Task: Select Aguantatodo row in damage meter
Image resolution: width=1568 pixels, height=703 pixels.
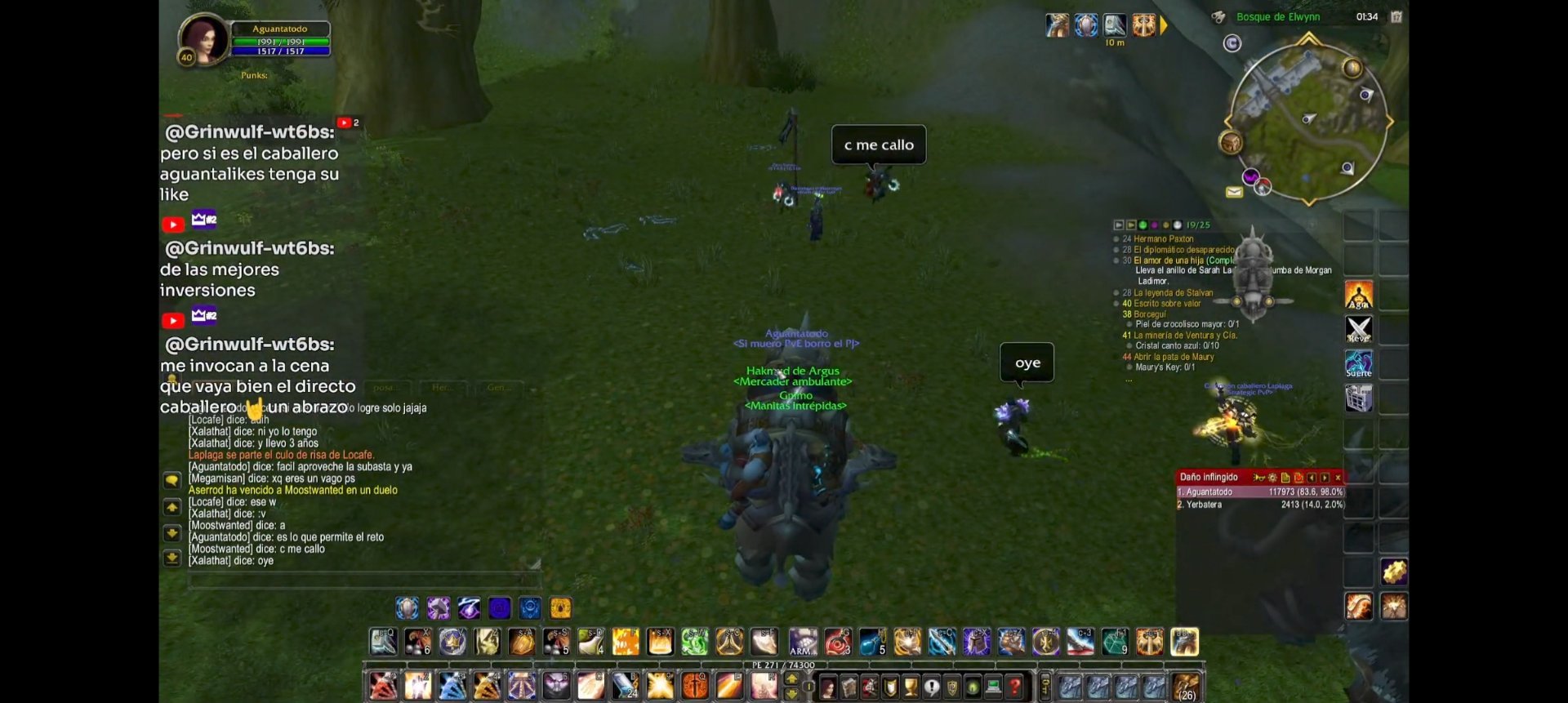Action: tap(1259, 492)
